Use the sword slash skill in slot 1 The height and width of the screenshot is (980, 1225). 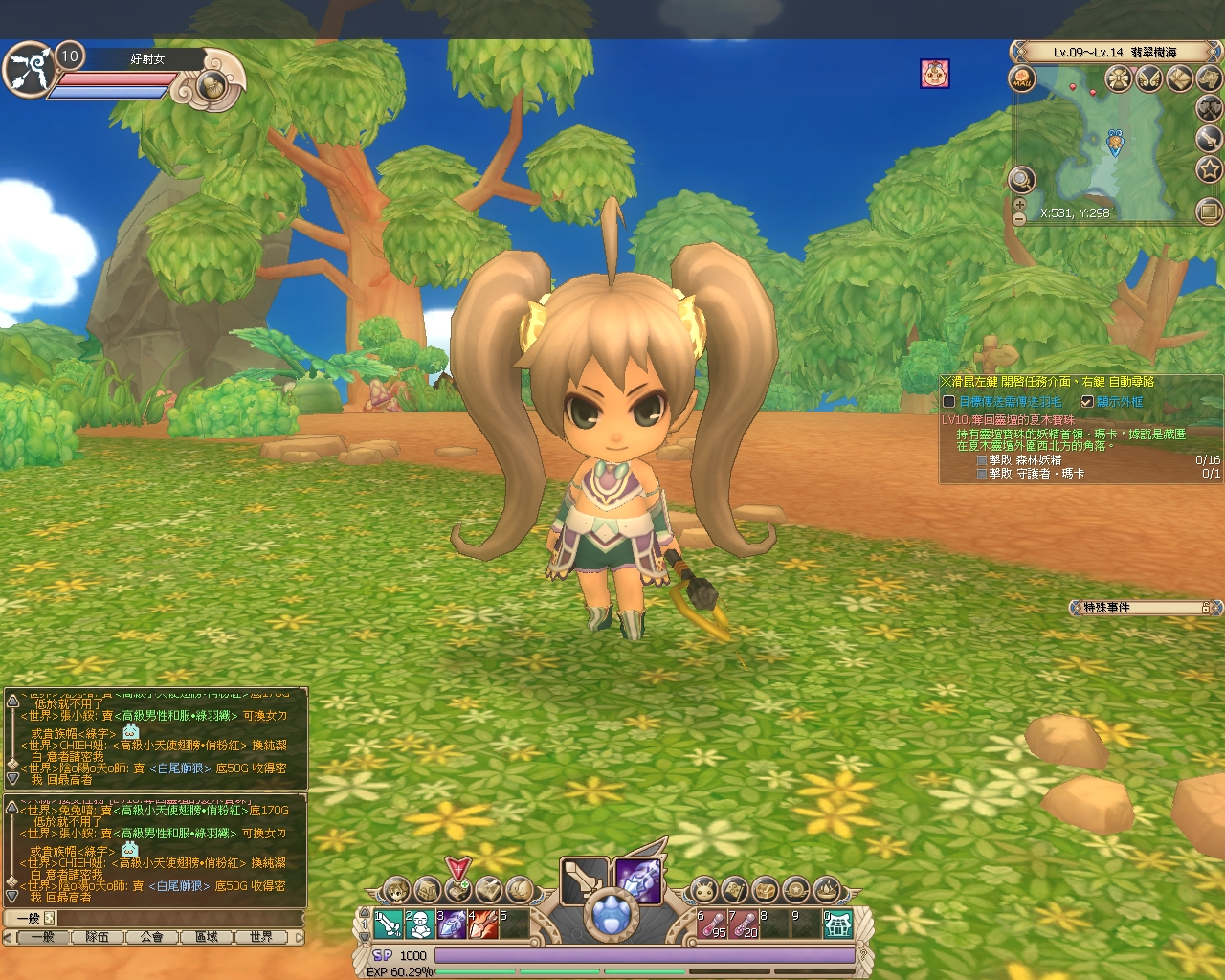click(x=389, y=924)
